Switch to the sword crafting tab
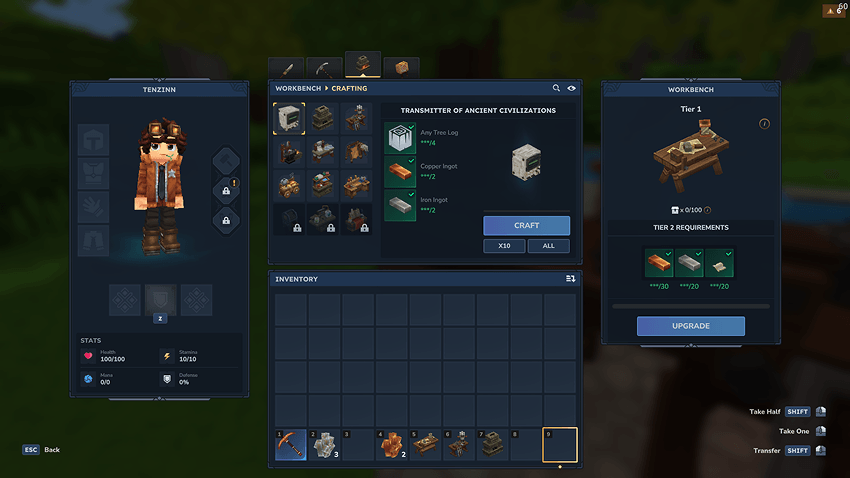 (x=286, y=69)
